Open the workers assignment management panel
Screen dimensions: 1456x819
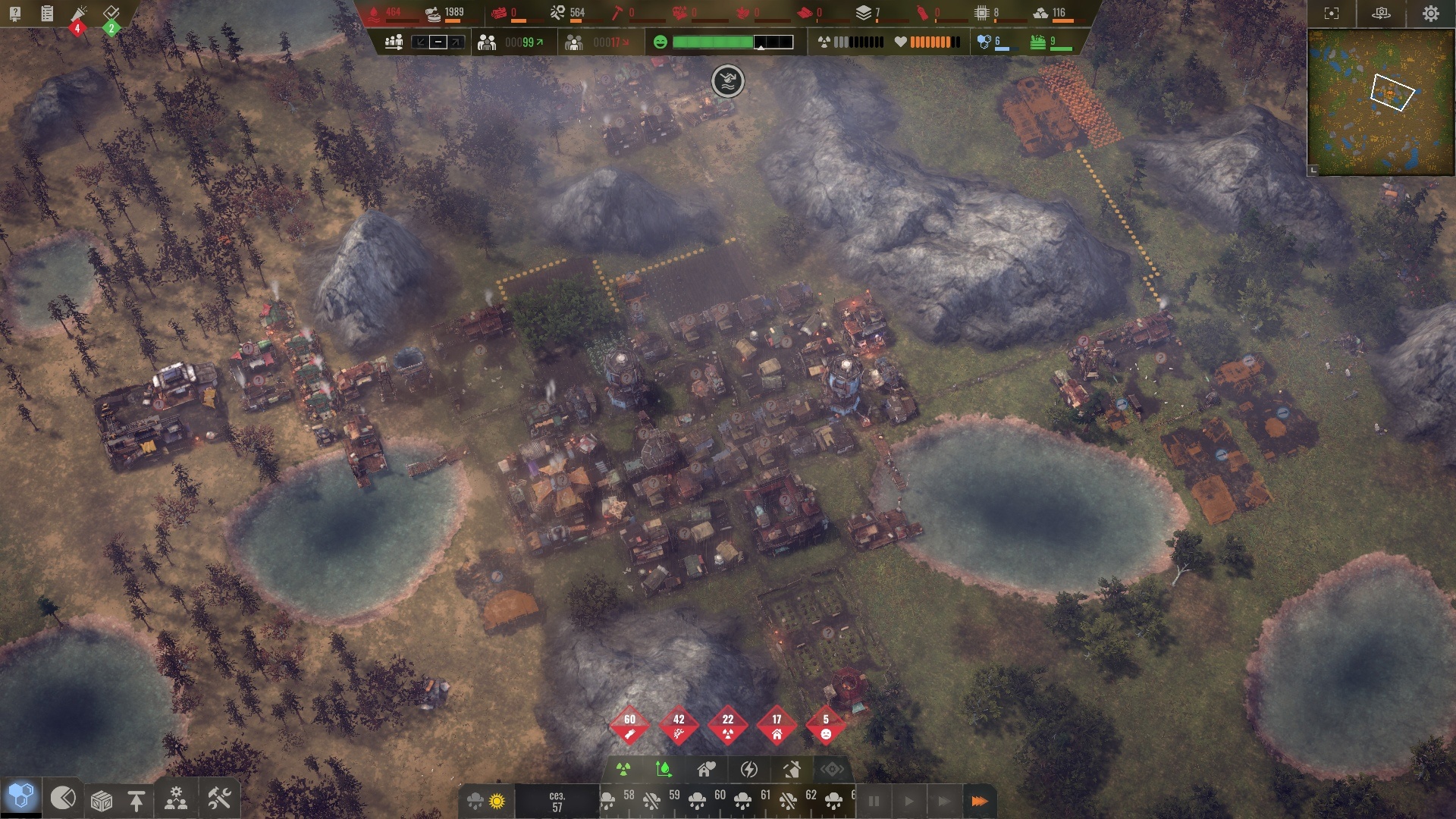tap(176, 799)
